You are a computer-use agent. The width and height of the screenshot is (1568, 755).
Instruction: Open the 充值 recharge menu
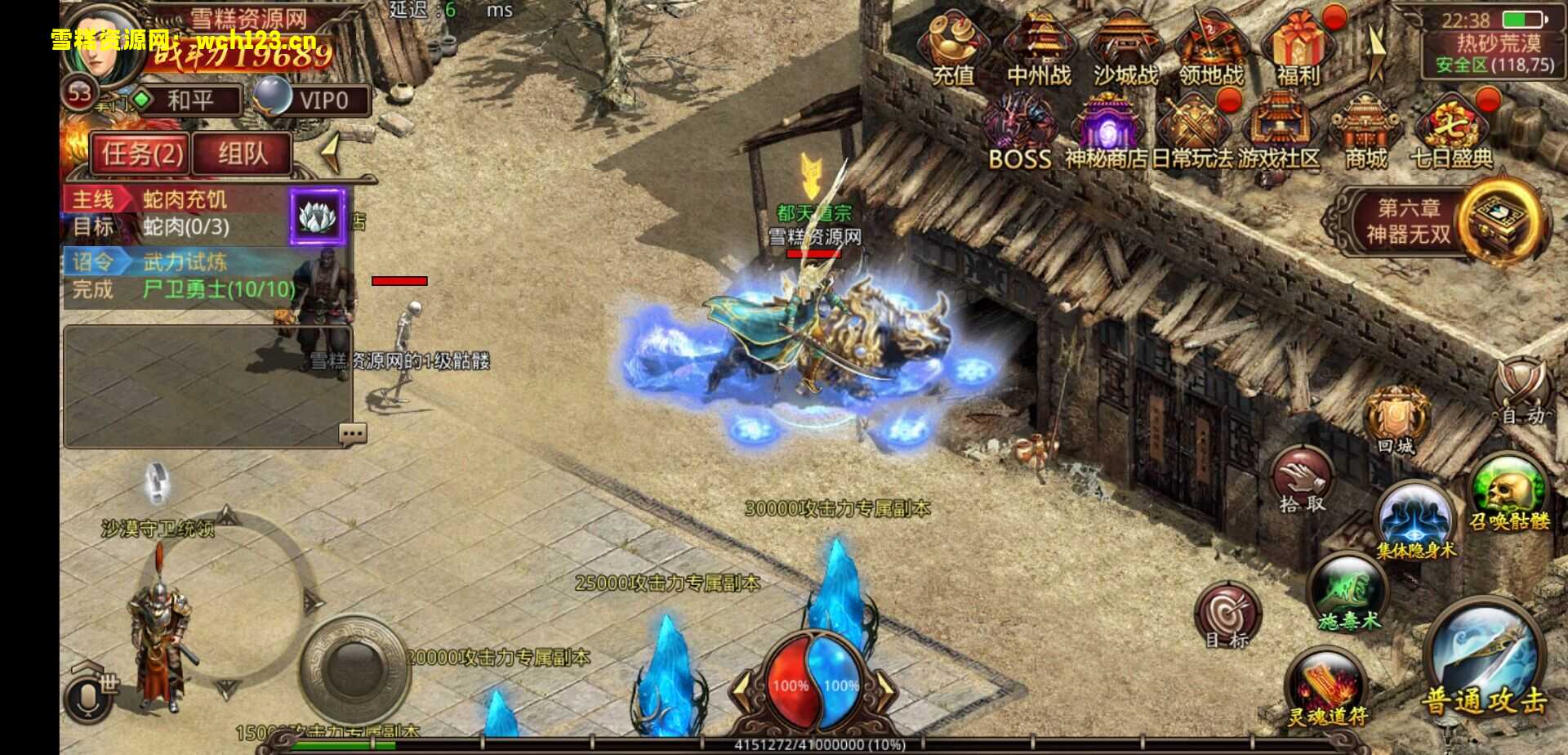coord(953,47)
